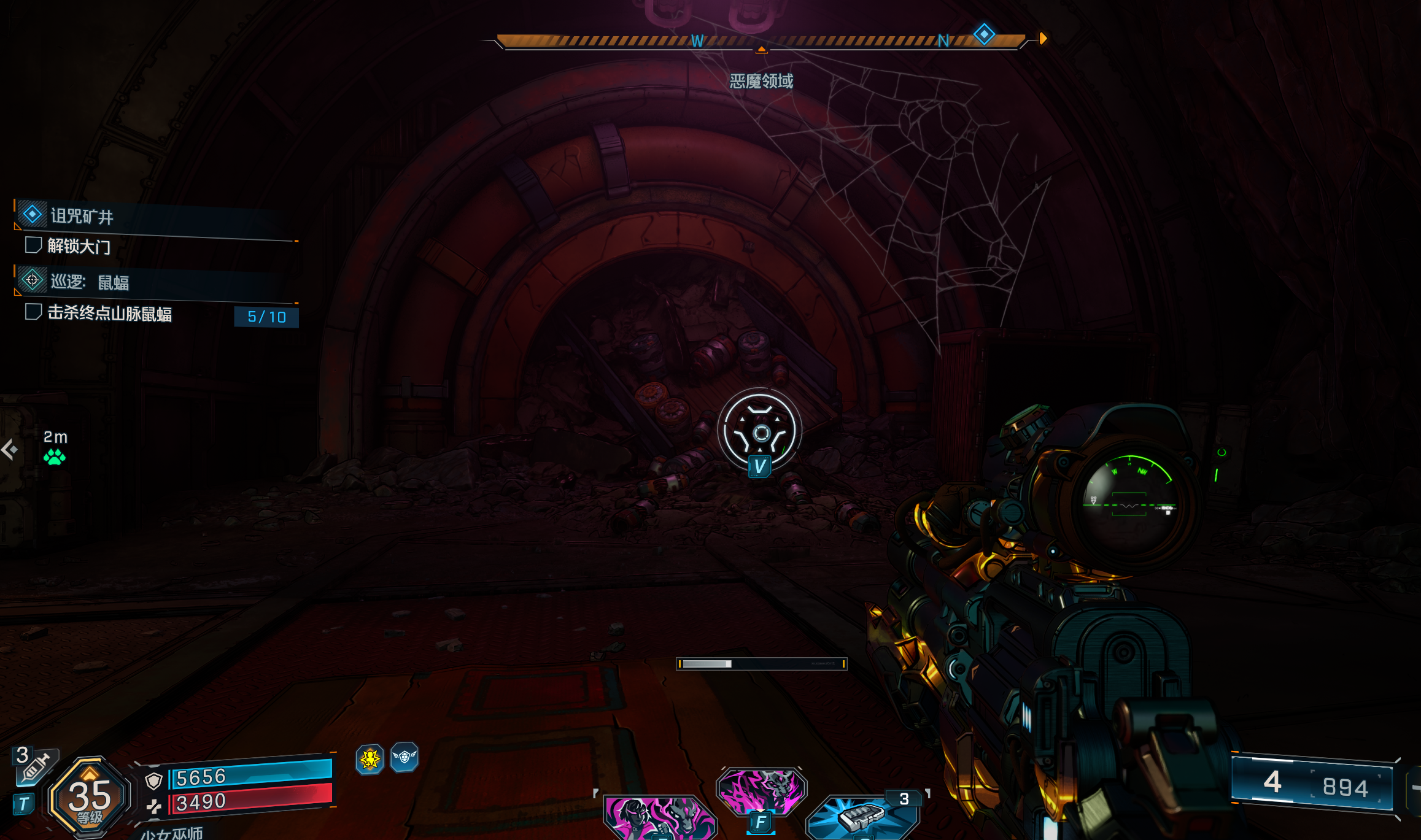Click the compass heading bar
This screenshot has width=1421, height=840.
click(761, 41)
